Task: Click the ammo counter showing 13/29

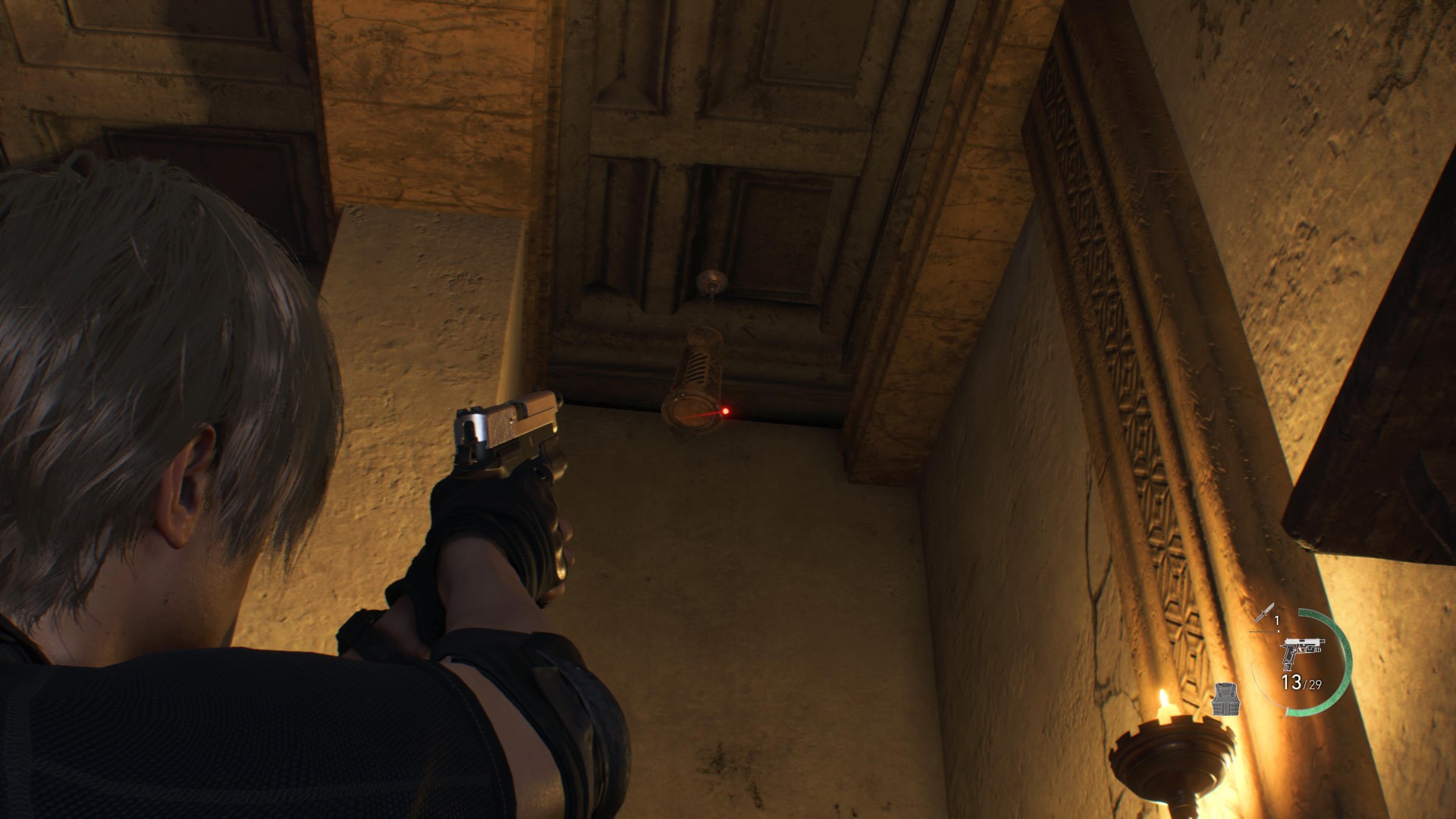Action: [x=1300, y=683]
